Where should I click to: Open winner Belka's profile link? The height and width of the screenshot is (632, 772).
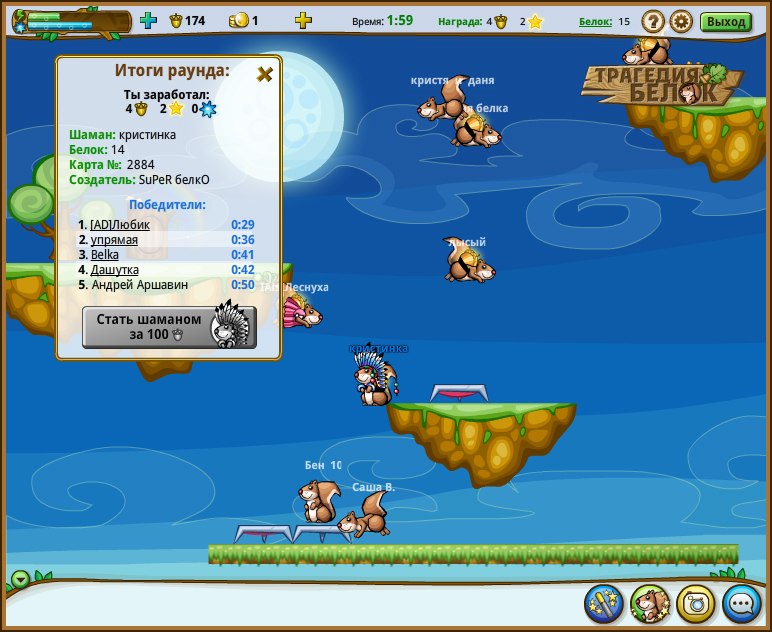(105, 255)
